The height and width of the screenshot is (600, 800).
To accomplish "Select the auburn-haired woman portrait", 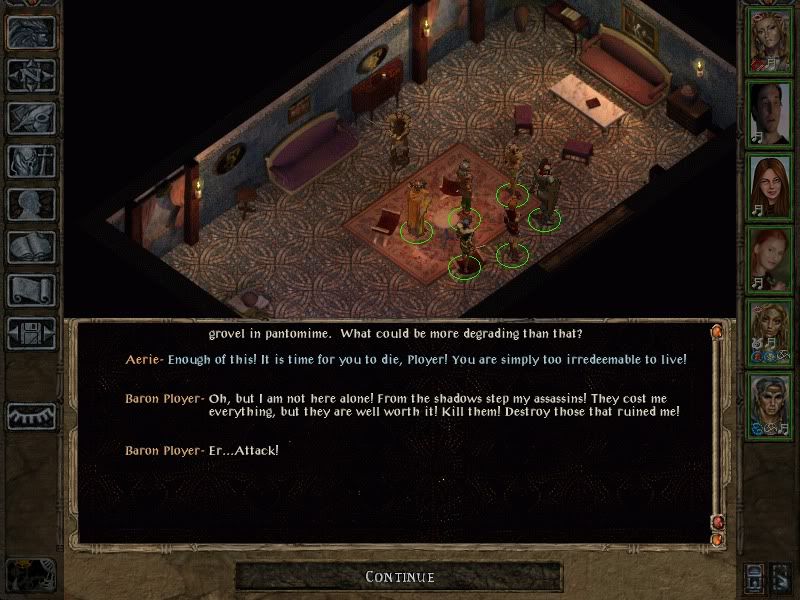I will tap(770, 184).
